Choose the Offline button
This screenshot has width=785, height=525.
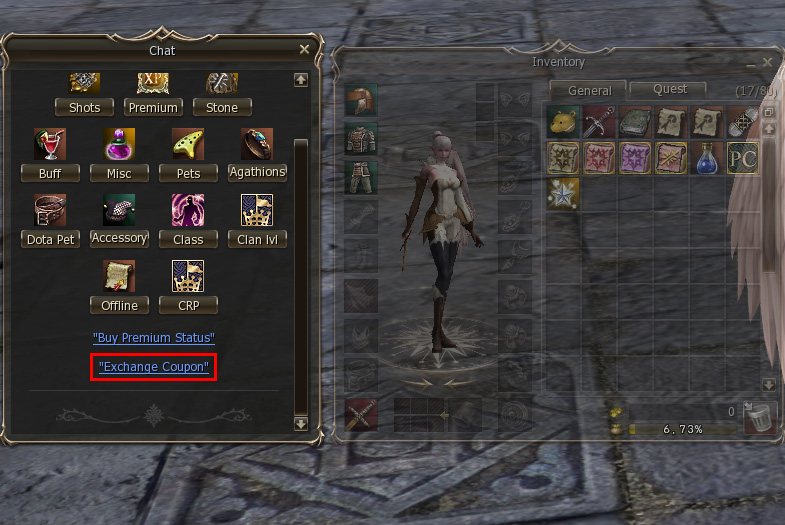119,305
